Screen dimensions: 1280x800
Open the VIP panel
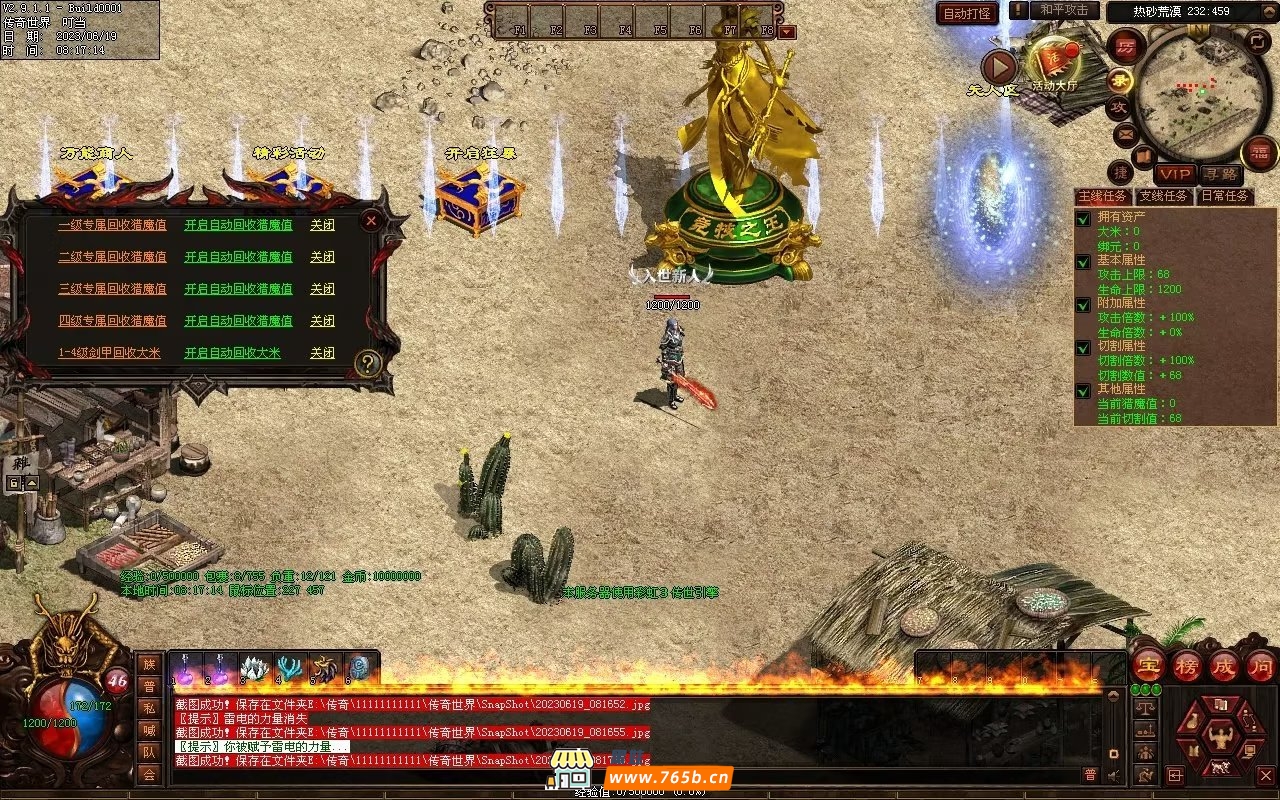click(x=1175, y=174)
